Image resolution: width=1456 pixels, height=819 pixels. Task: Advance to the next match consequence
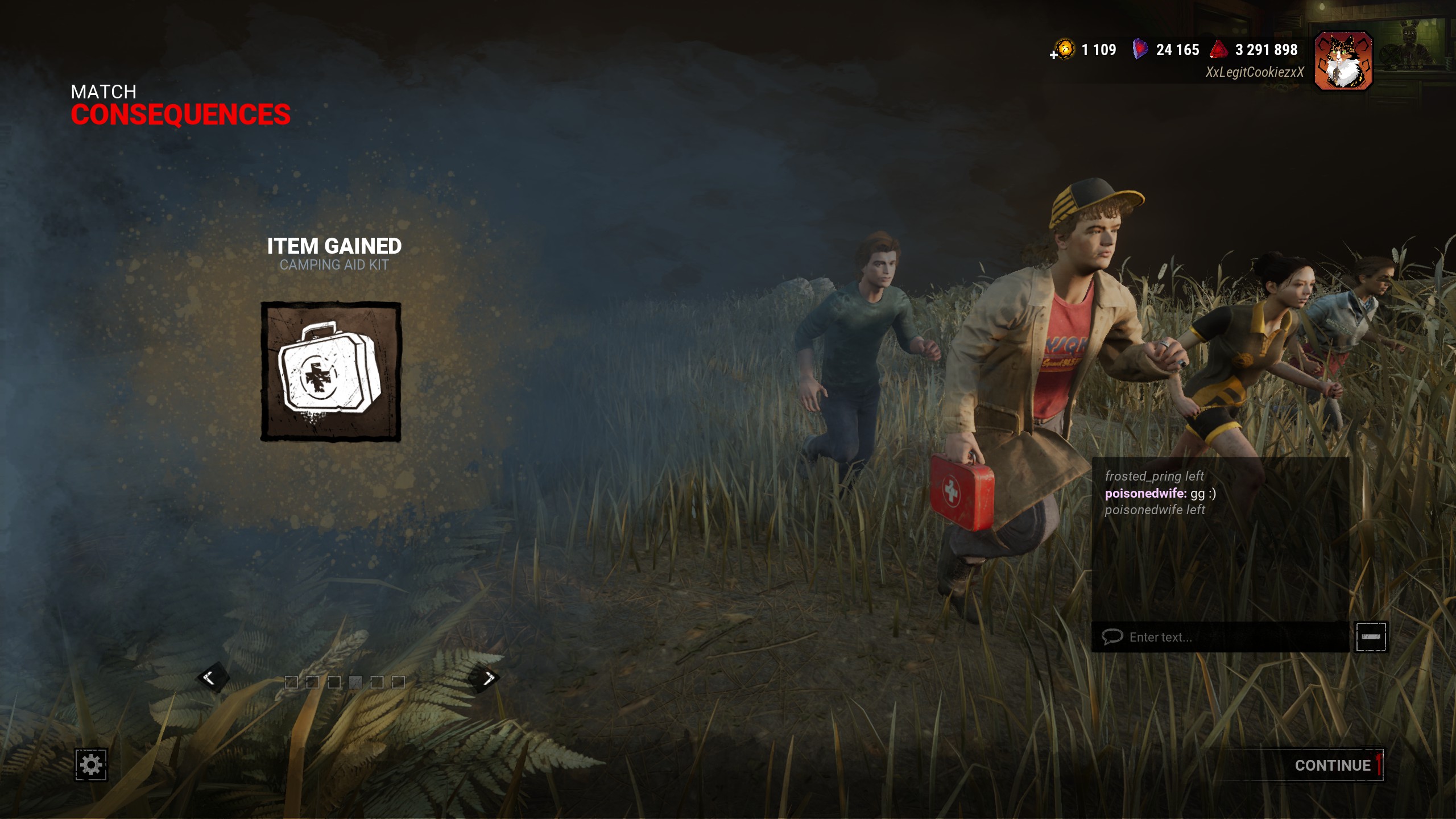486,677
